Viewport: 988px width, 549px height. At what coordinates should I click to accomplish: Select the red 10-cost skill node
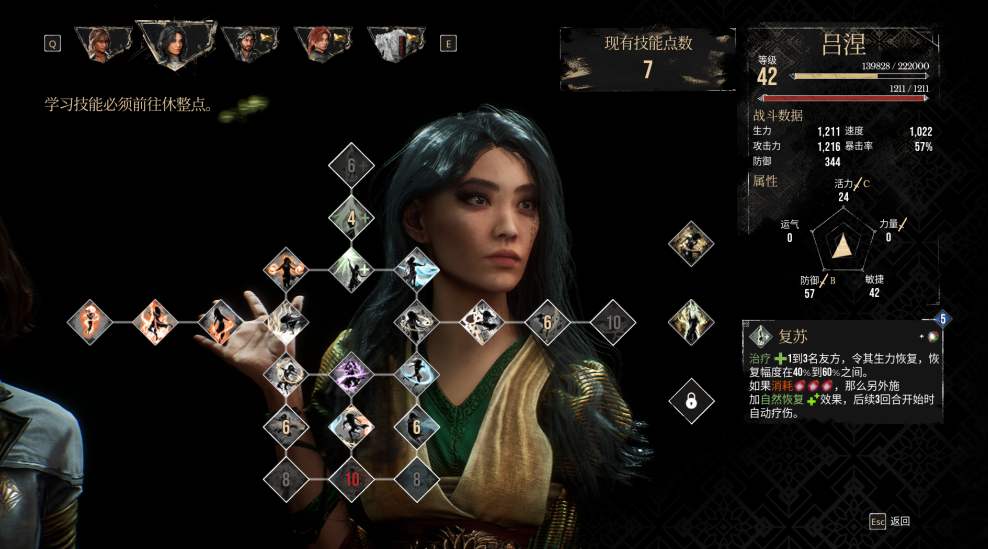pos(351,479)
